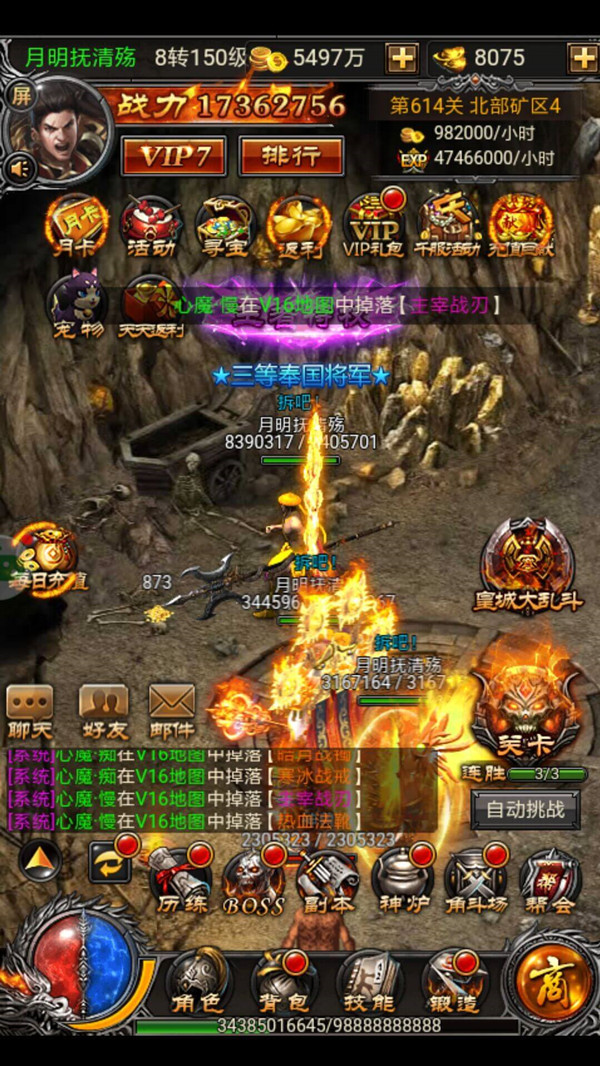Challenge the 关卡 stage boss icon

point(526,710)
